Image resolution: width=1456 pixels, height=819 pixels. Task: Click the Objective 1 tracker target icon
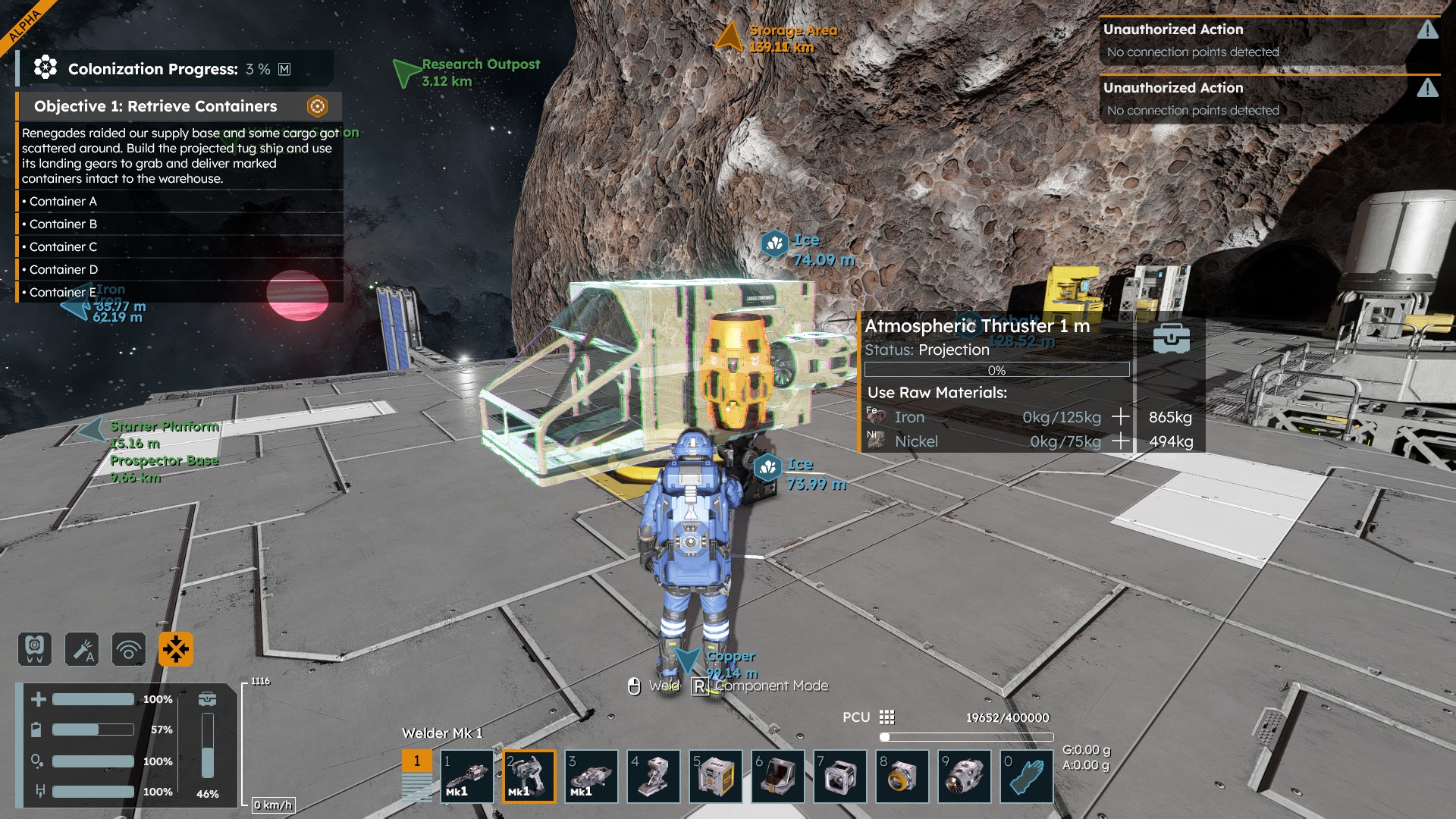pyautogui.click(x=317, y=106)
